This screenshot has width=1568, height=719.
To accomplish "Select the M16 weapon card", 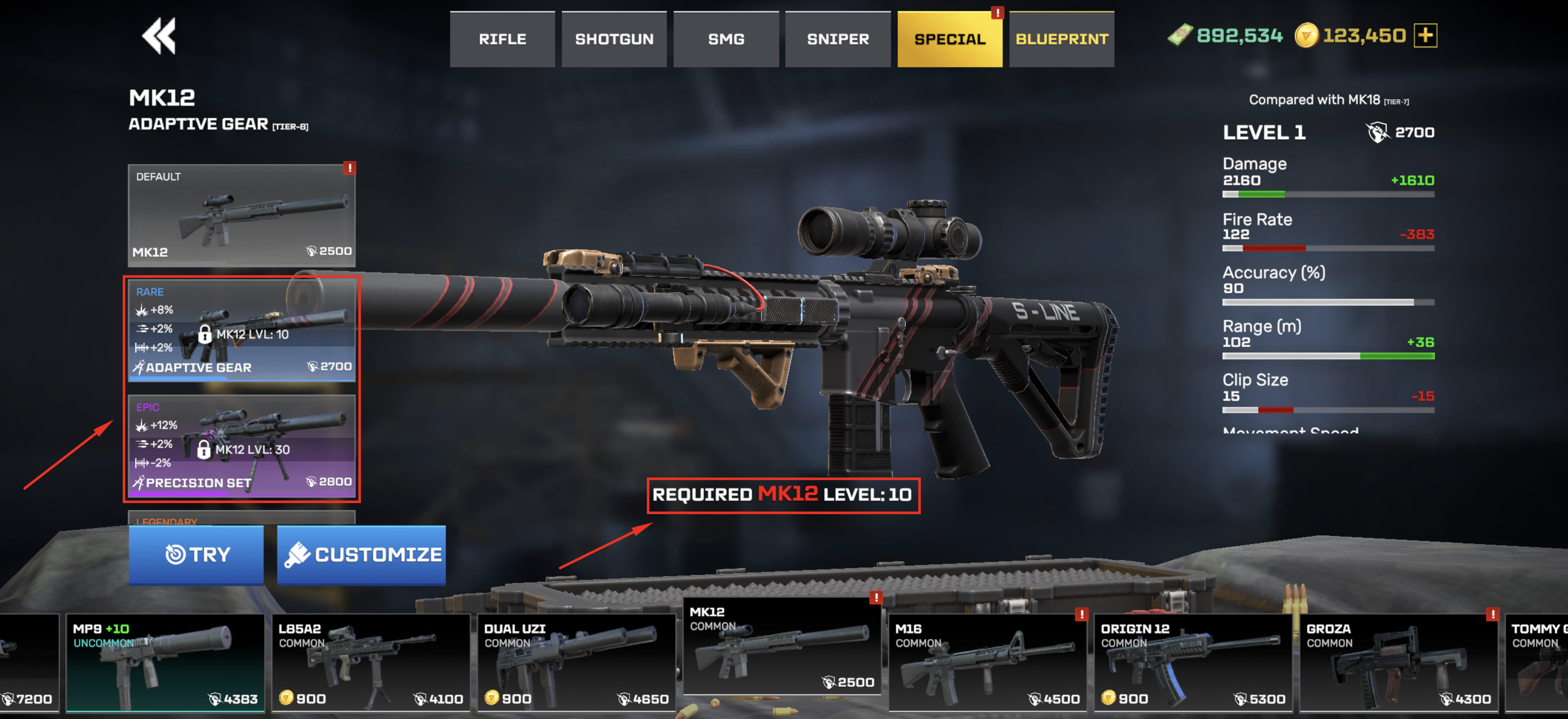I will (x=987, y=663).
